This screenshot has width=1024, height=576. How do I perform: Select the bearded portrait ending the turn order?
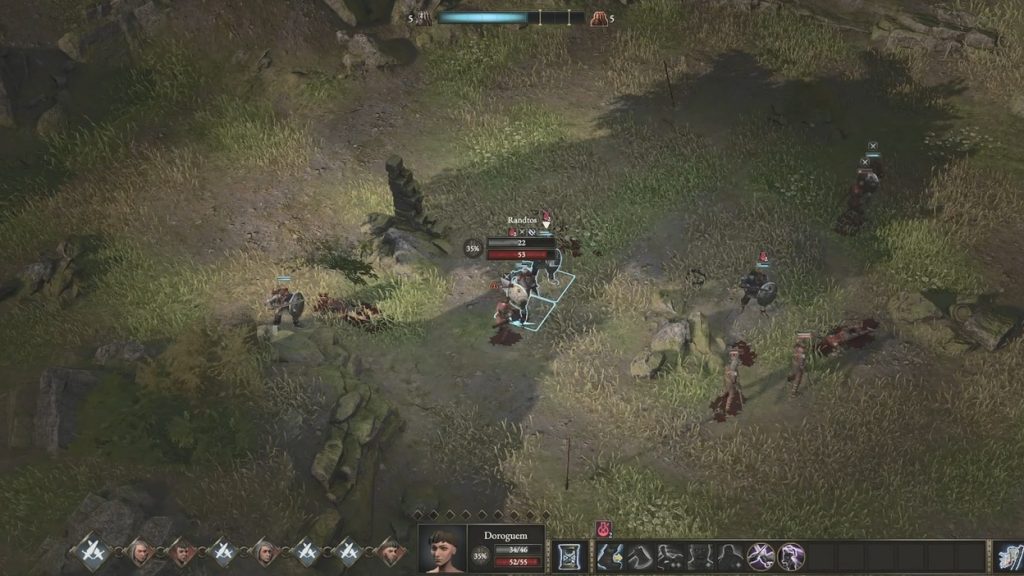(x=391, y=551)
